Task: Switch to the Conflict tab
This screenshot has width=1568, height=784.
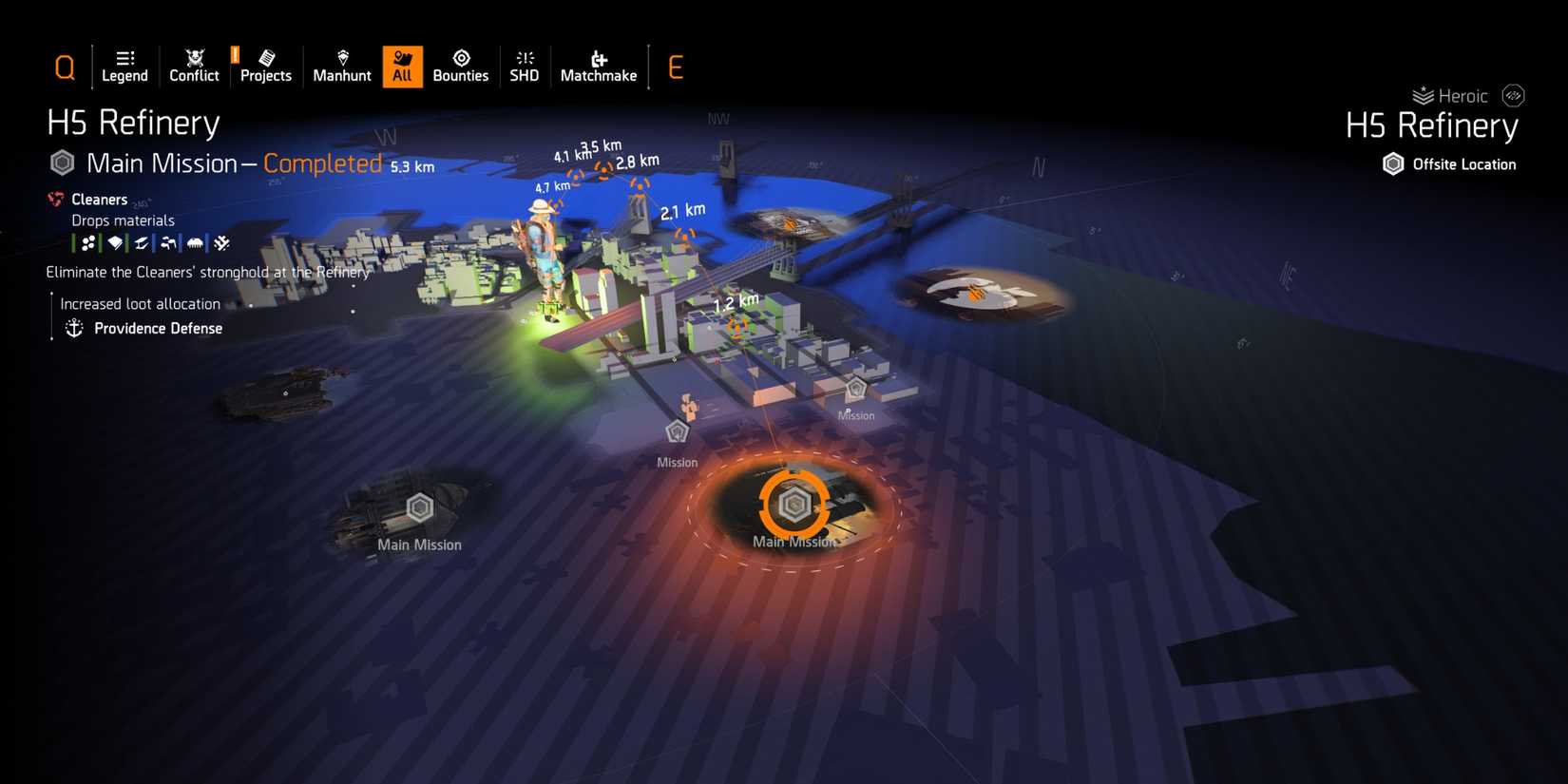Action: (x=193, y=66)
